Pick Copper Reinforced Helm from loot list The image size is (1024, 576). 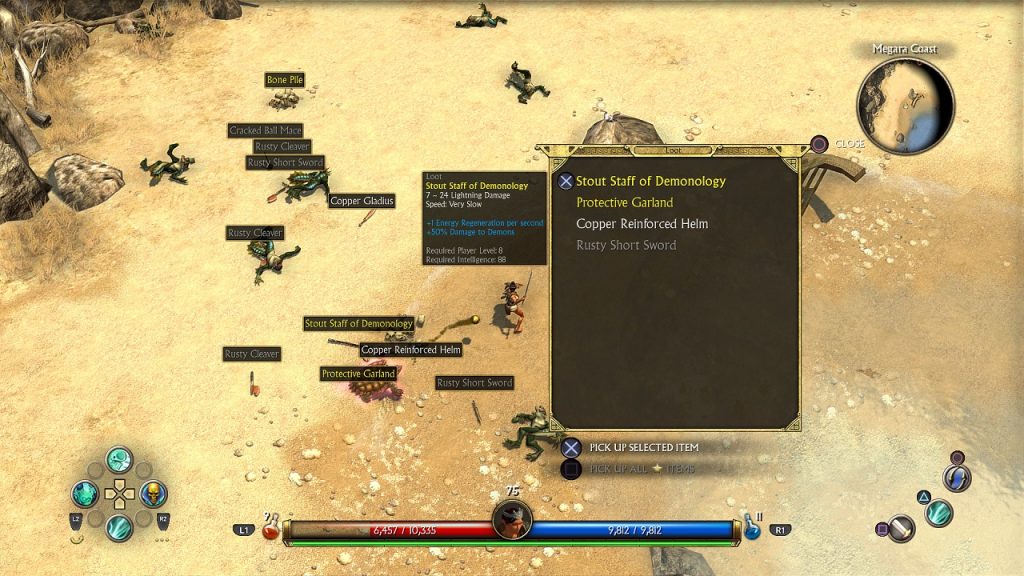(x=641, y=224)
